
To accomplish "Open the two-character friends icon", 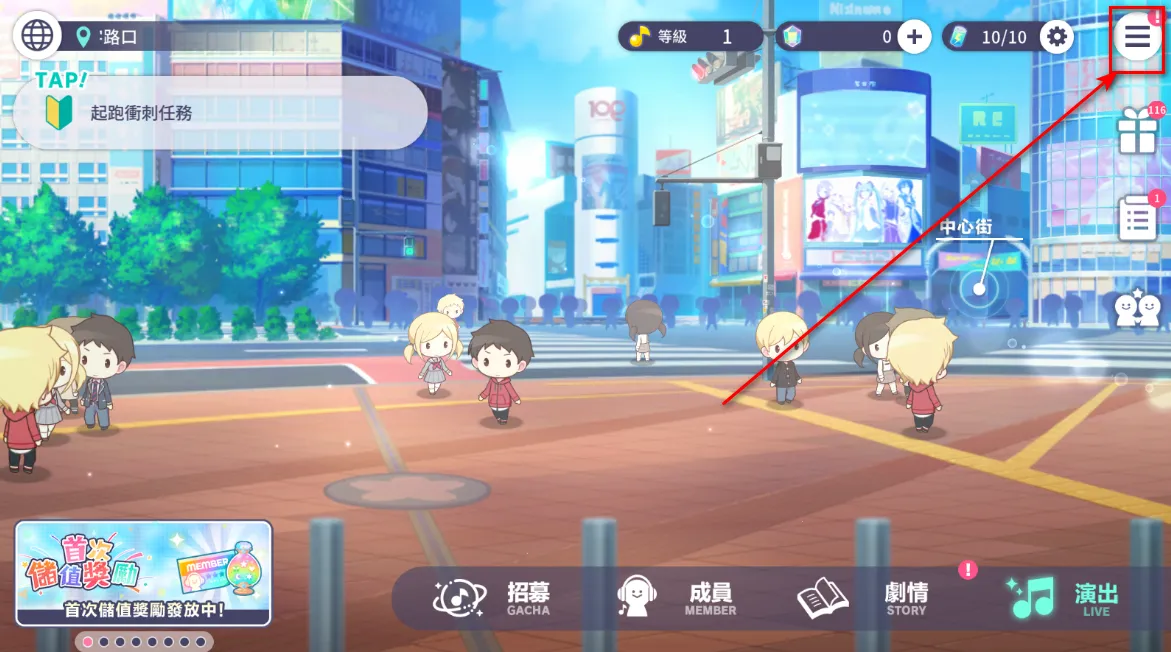I will tap(1138, 310).
